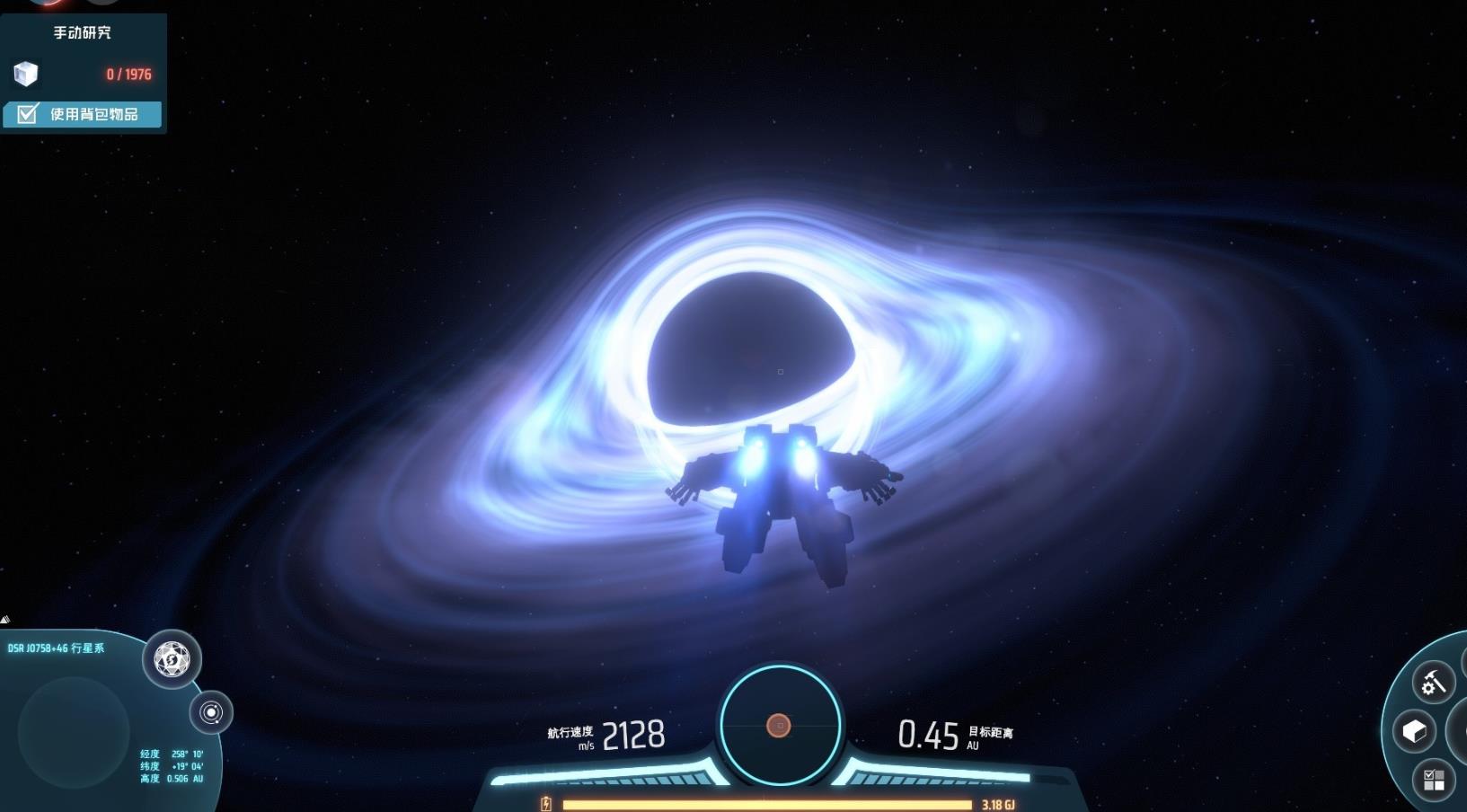Open the star system orbit view
The width and height of the screenshot is (1467, 812).
[211, 713]
